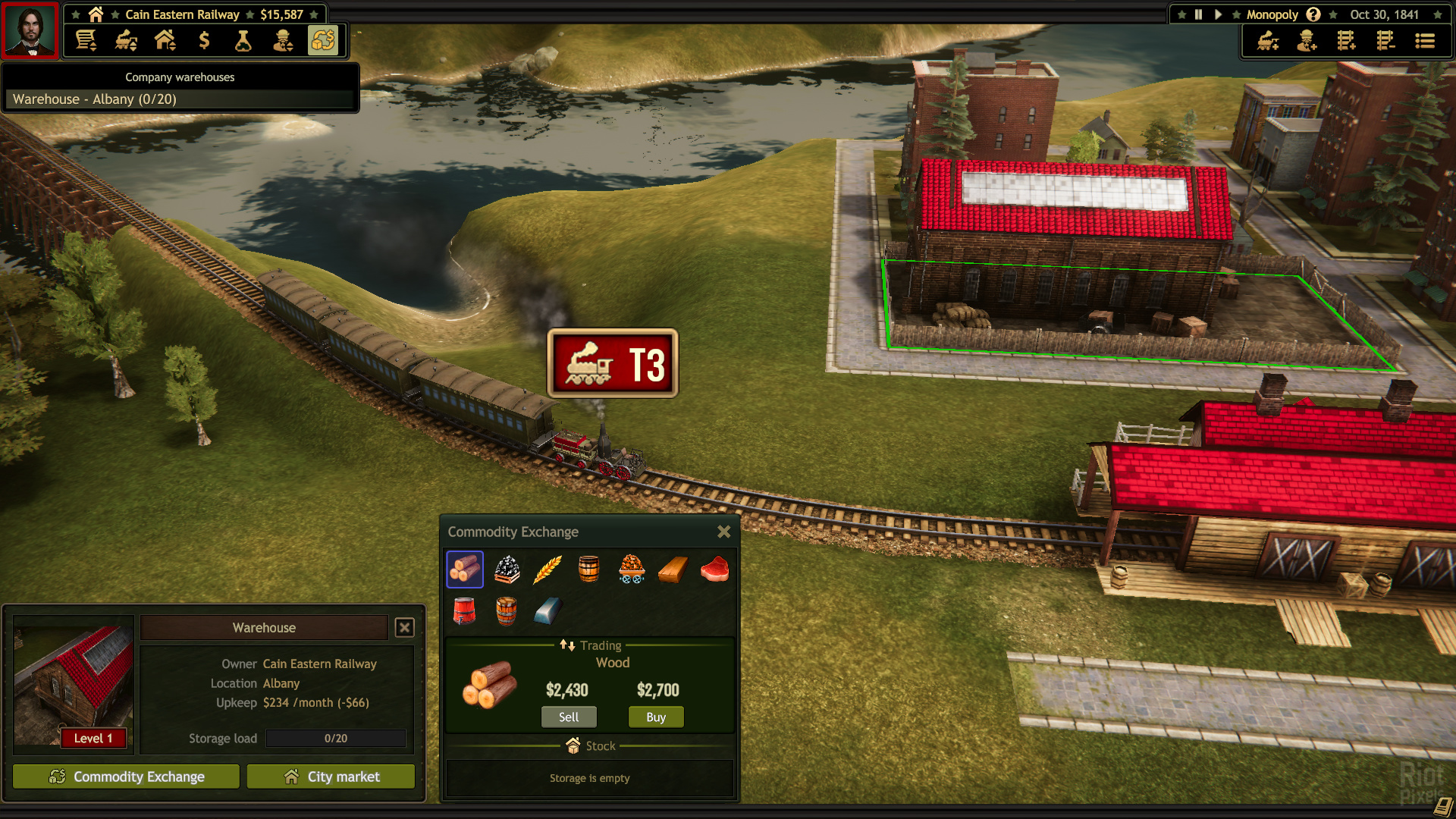This screenshot has width=1456, height=819.
Task: Open the finances dollar sign menu
Action: [x=204, y=40]
